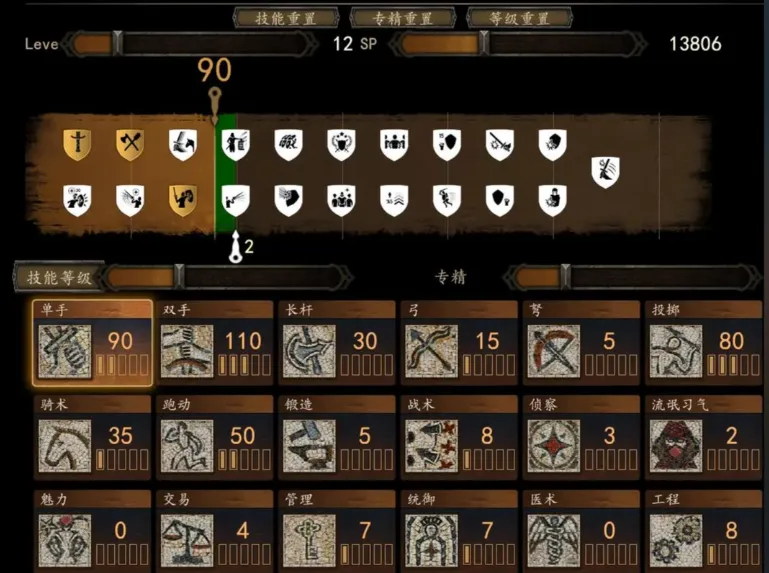Choose the 侦察 skill card
Viewport: 769px width, 573px height.
(581, 436)
